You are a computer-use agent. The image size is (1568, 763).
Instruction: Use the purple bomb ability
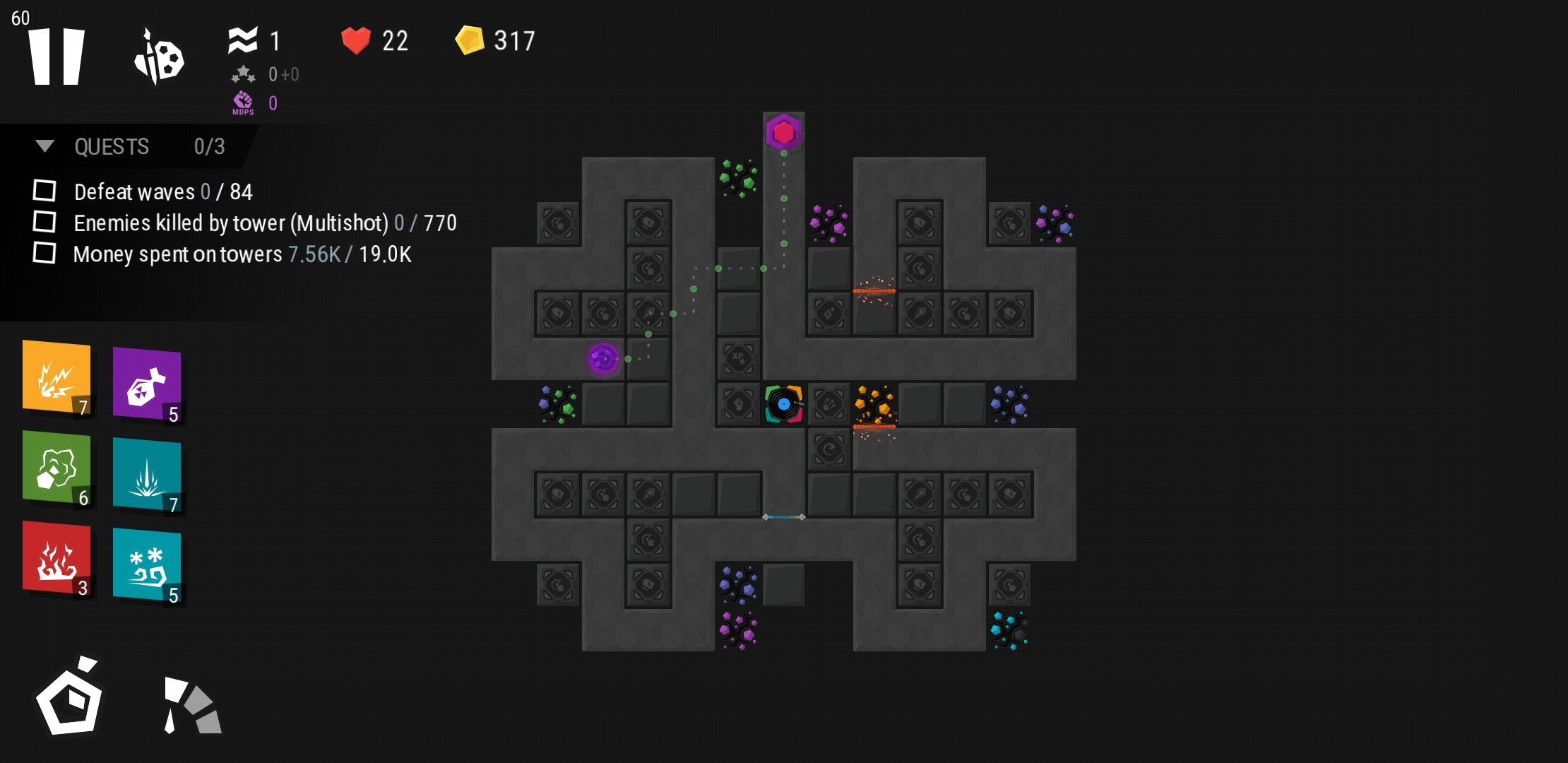pos(147,385)
